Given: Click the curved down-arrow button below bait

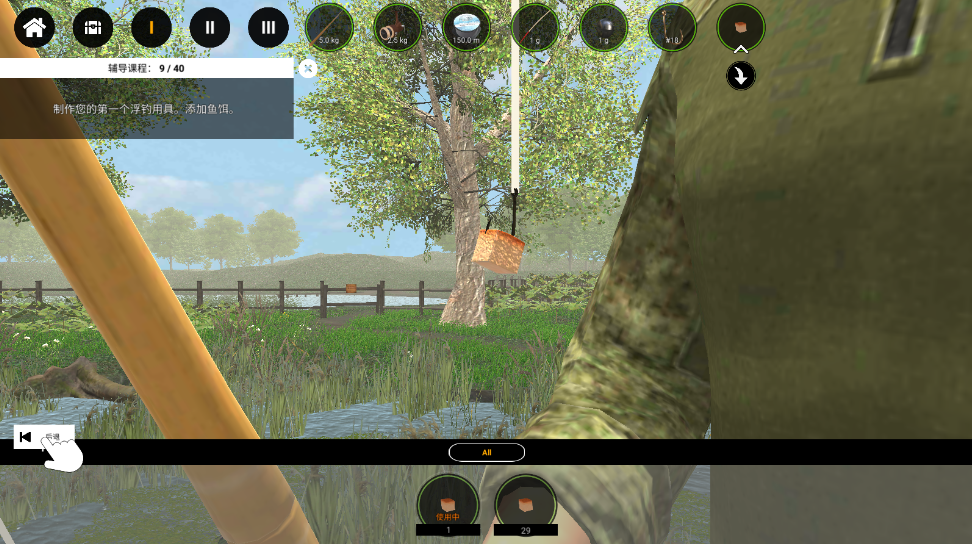Looking at the screenshot, I should click(741, 76).
